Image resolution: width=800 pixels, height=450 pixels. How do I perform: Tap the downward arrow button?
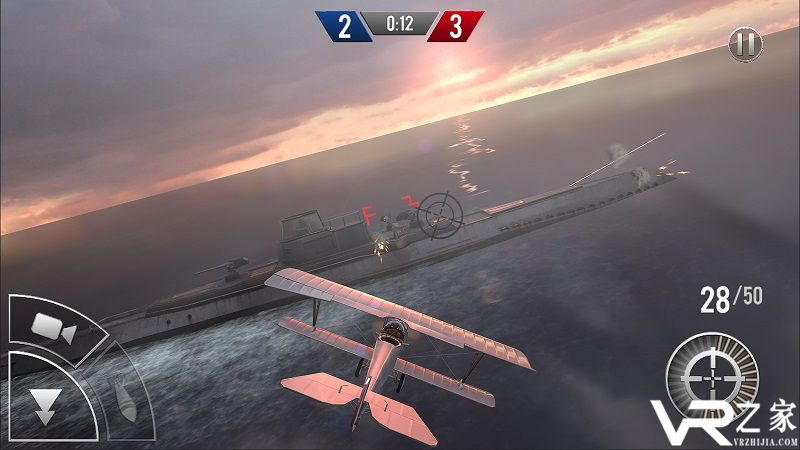pyautogui.click(x=43, y=402)
